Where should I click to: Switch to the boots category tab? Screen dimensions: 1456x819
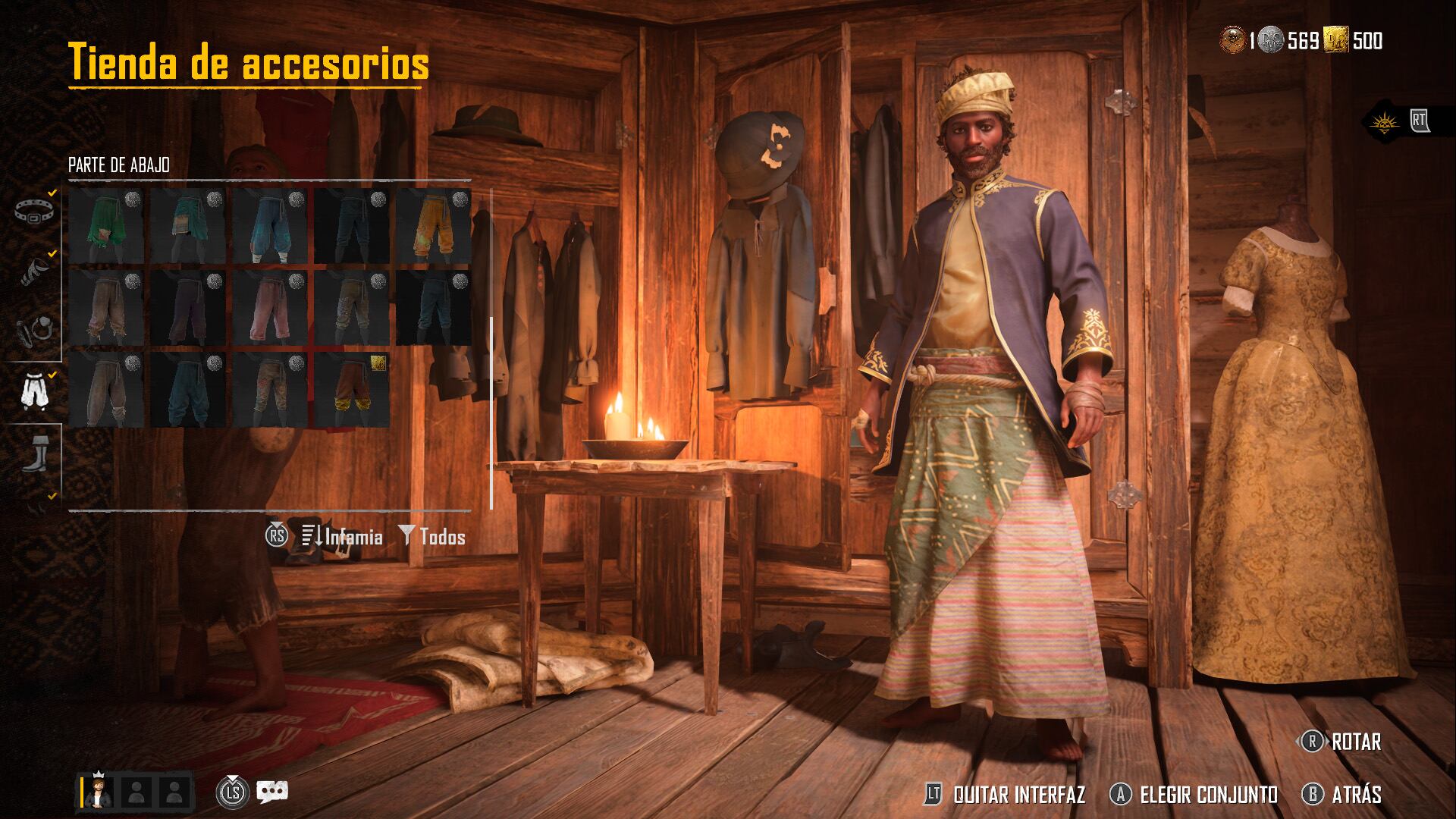(x=35, y=453)
